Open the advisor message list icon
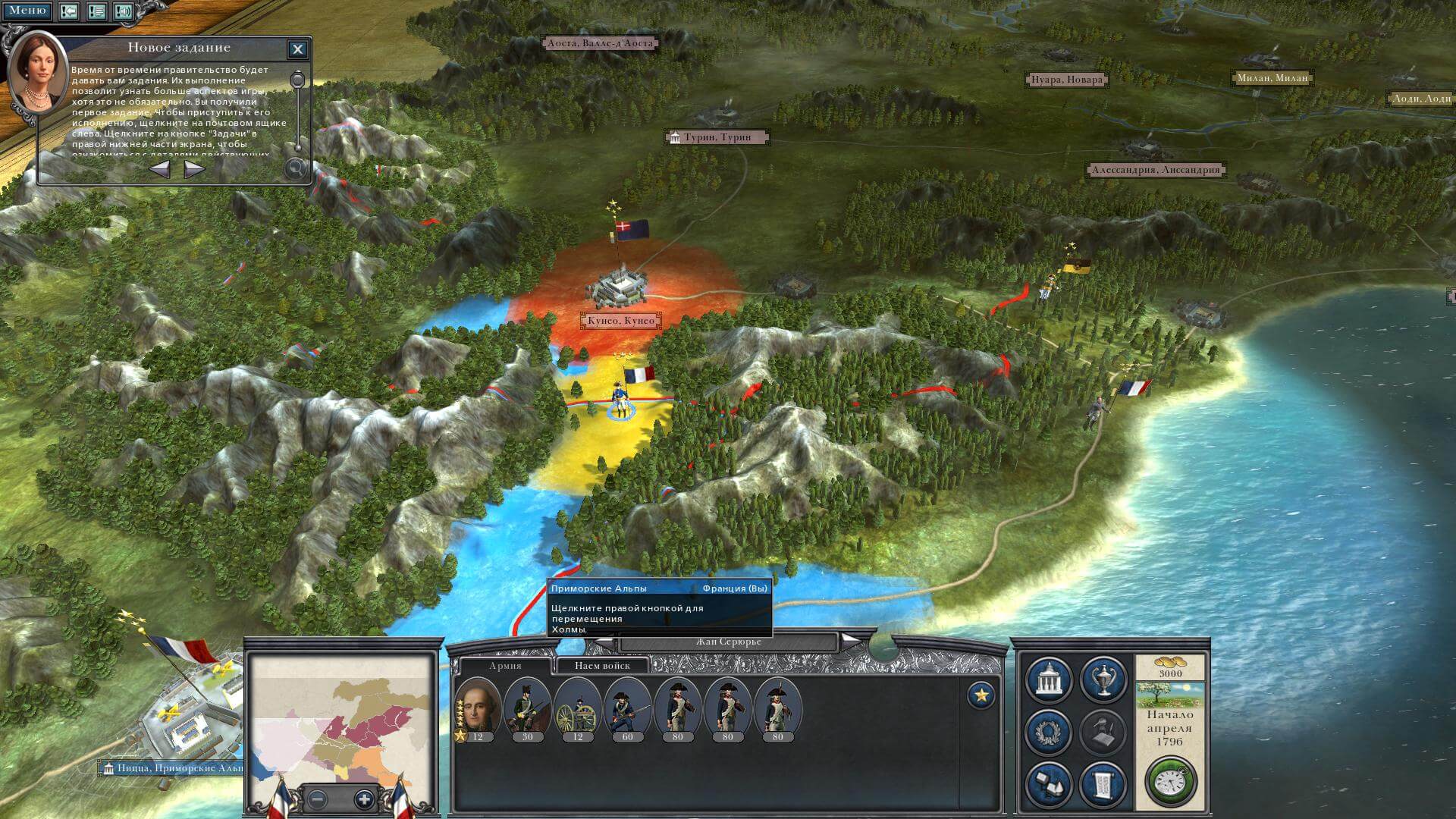The height and width of the screenshot is (819, 1456). click(96, 11)
